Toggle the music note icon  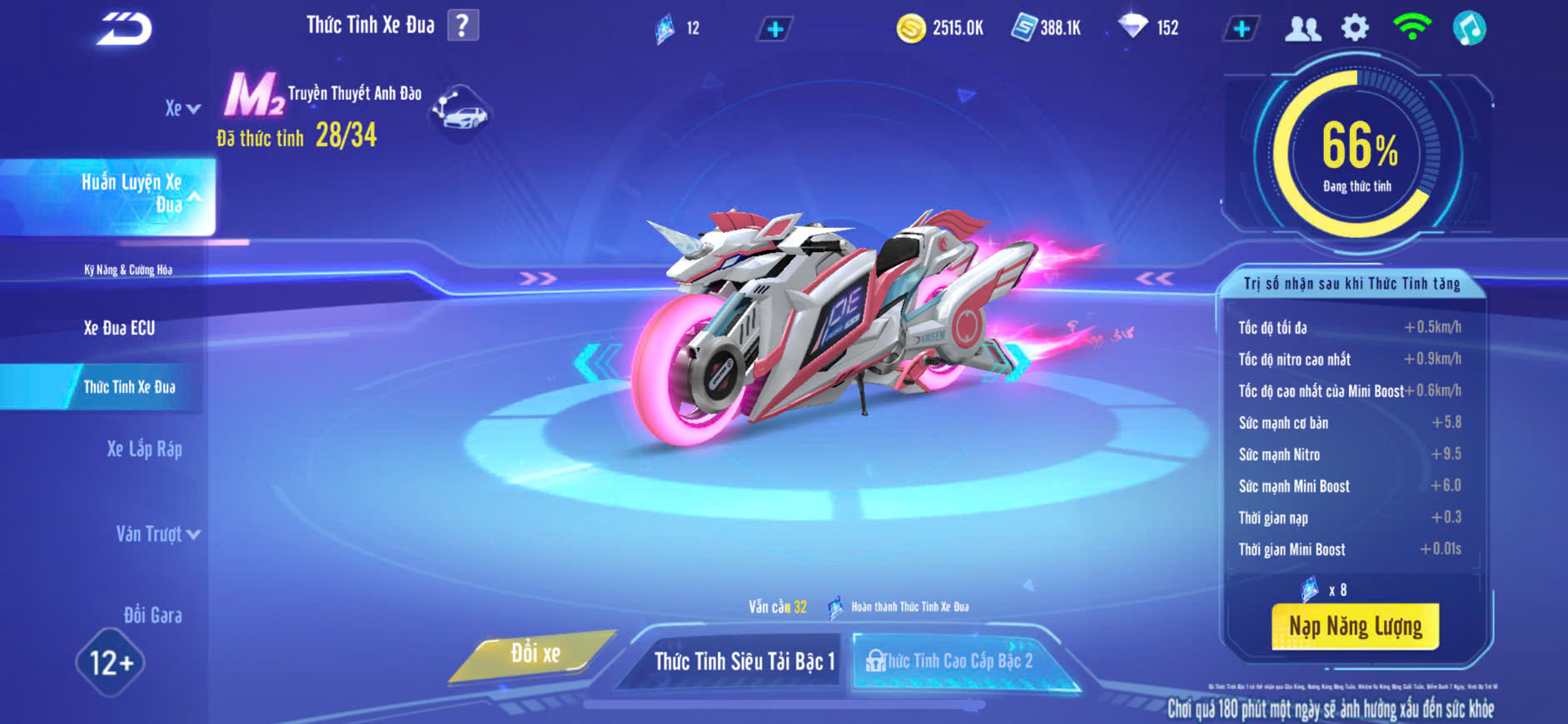point(1469,28)
